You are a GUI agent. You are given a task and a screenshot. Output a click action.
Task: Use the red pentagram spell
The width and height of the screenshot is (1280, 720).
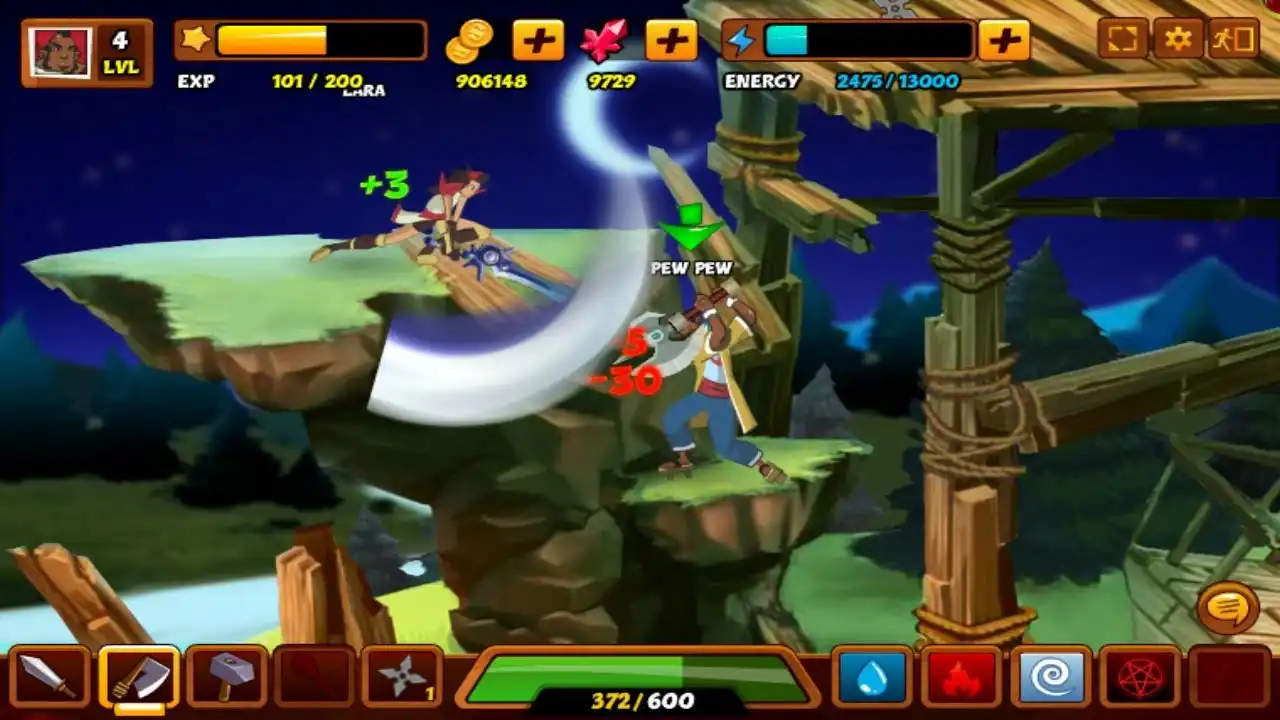(1138, 678)
